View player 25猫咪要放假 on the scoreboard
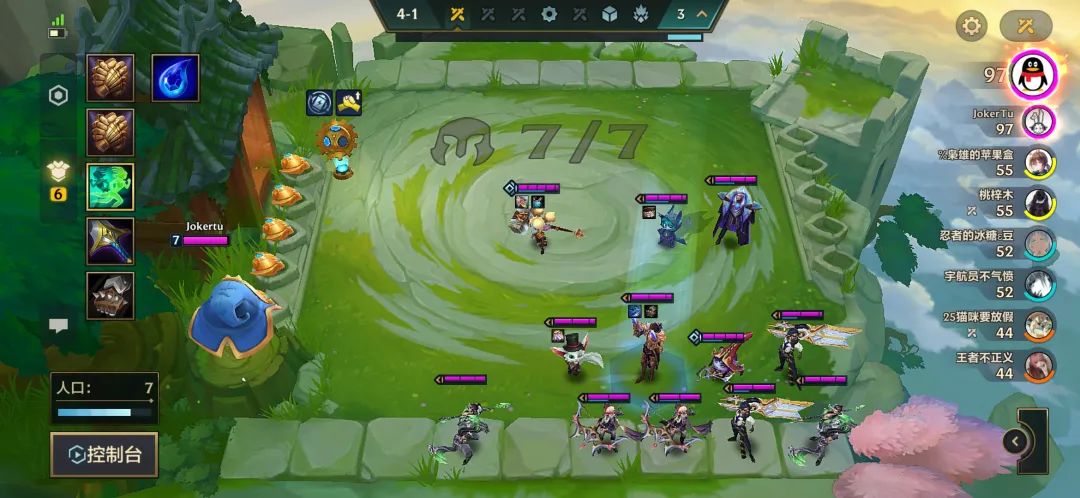Image resolution: width=1080 pixels, height=498 pixels. [1040, 325]
